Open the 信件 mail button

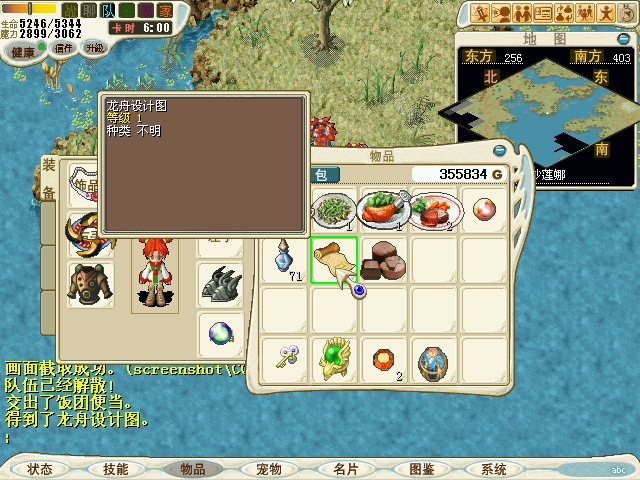click(64, 47)
